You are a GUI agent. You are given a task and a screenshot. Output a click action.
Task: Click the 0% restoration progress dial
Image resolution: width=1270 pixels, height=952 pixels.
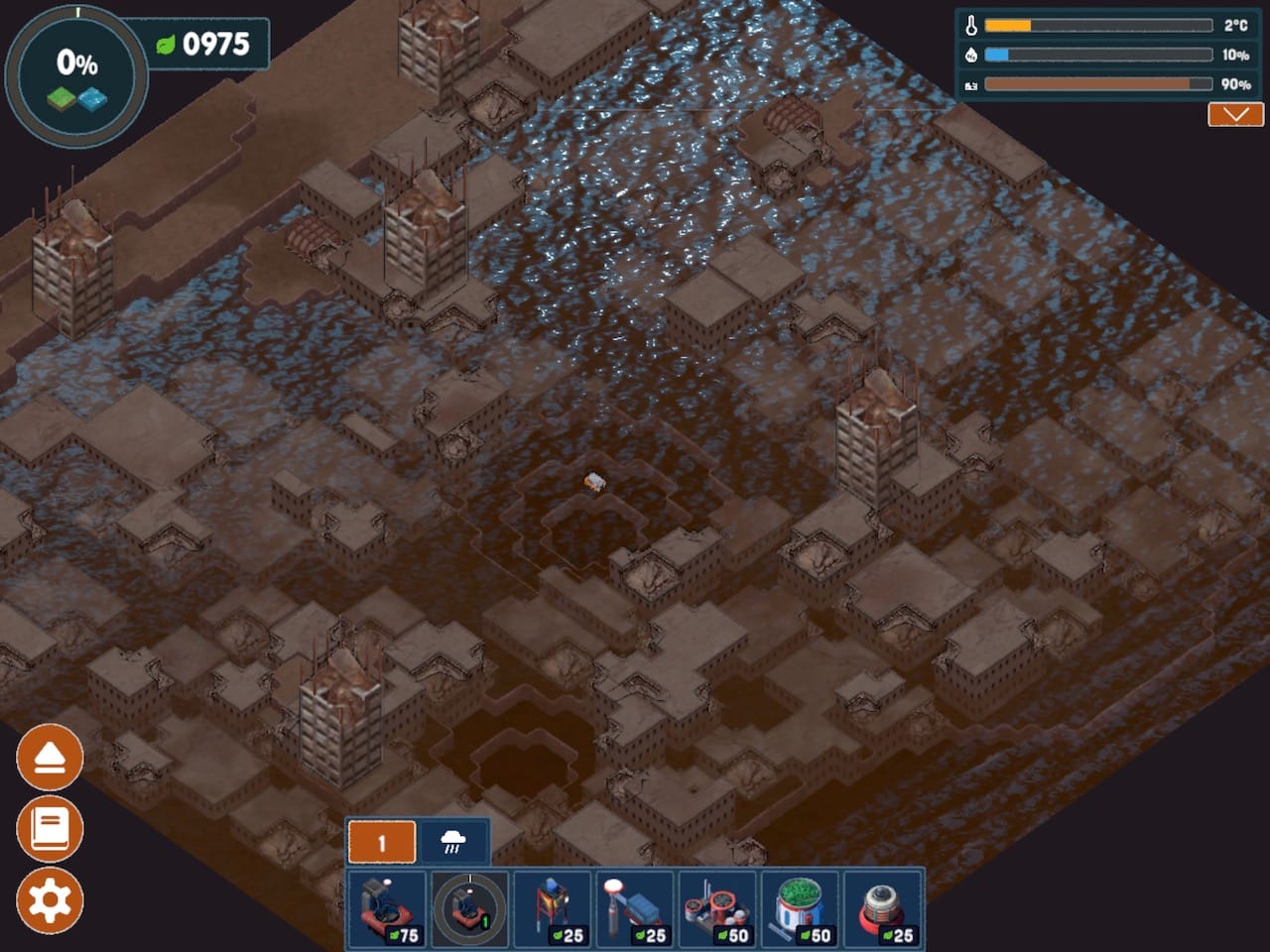[76, 76]
